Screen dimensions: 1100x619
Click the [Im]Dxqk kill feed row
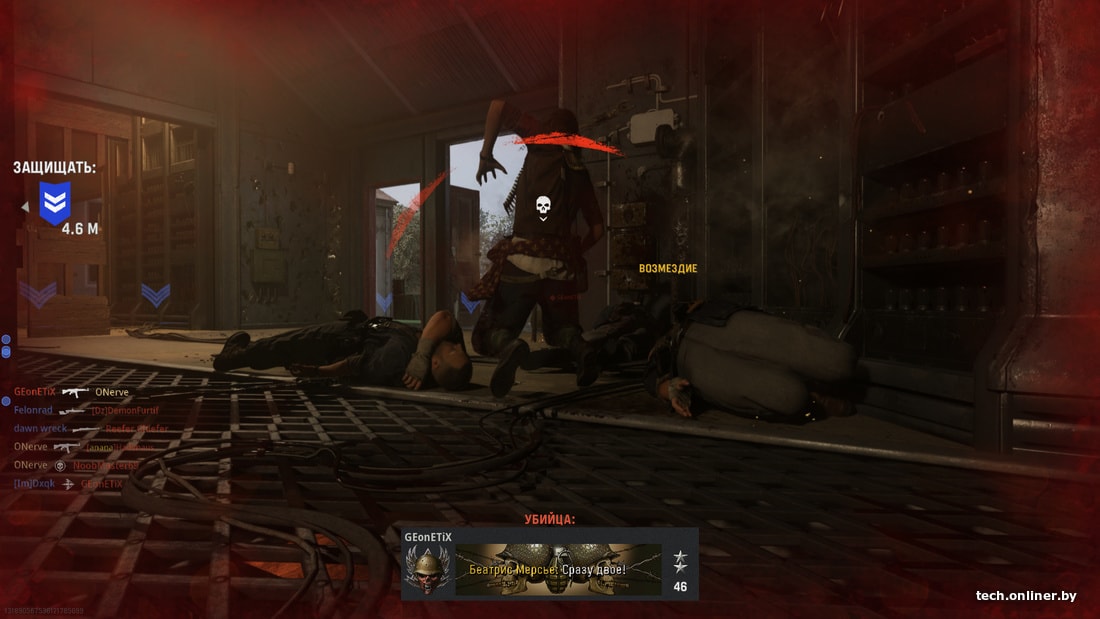[x=68, y=483]
